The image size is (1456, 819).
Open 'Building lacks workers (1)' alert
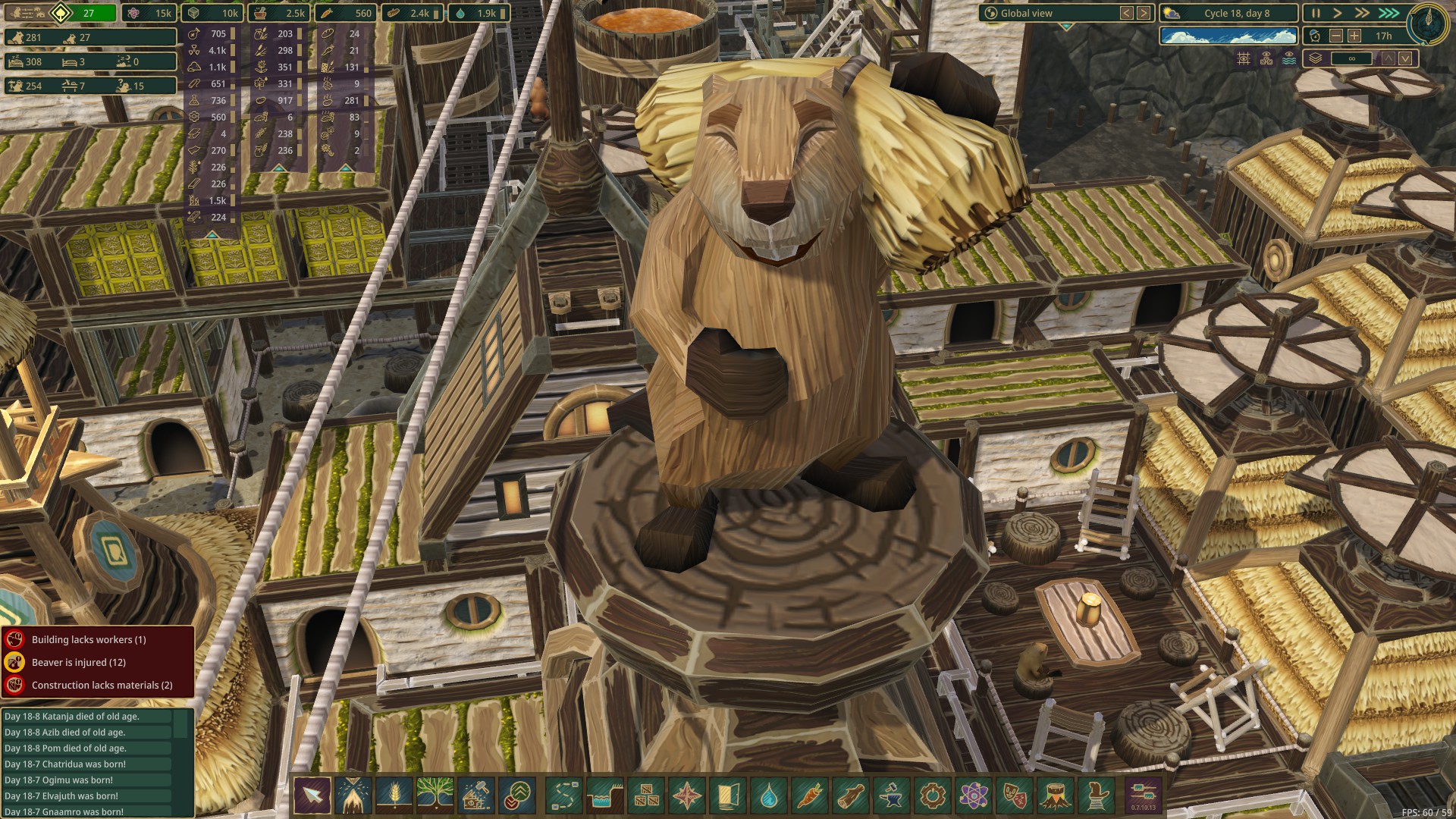coord(89,639)
